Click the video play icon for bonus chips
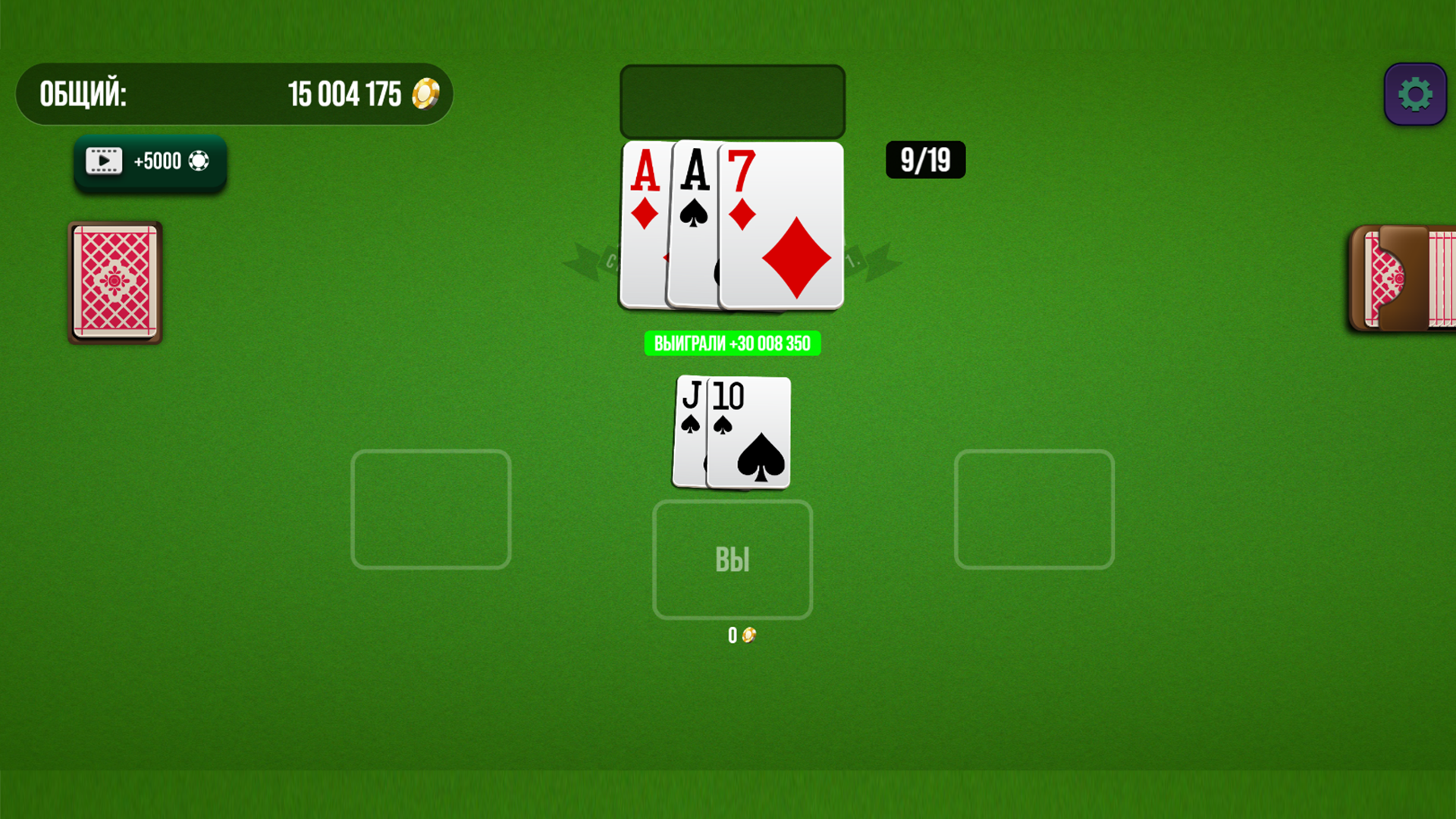The height and width of the screenshot is (819, 1456). pyautogui.click(x=103, y=161)
